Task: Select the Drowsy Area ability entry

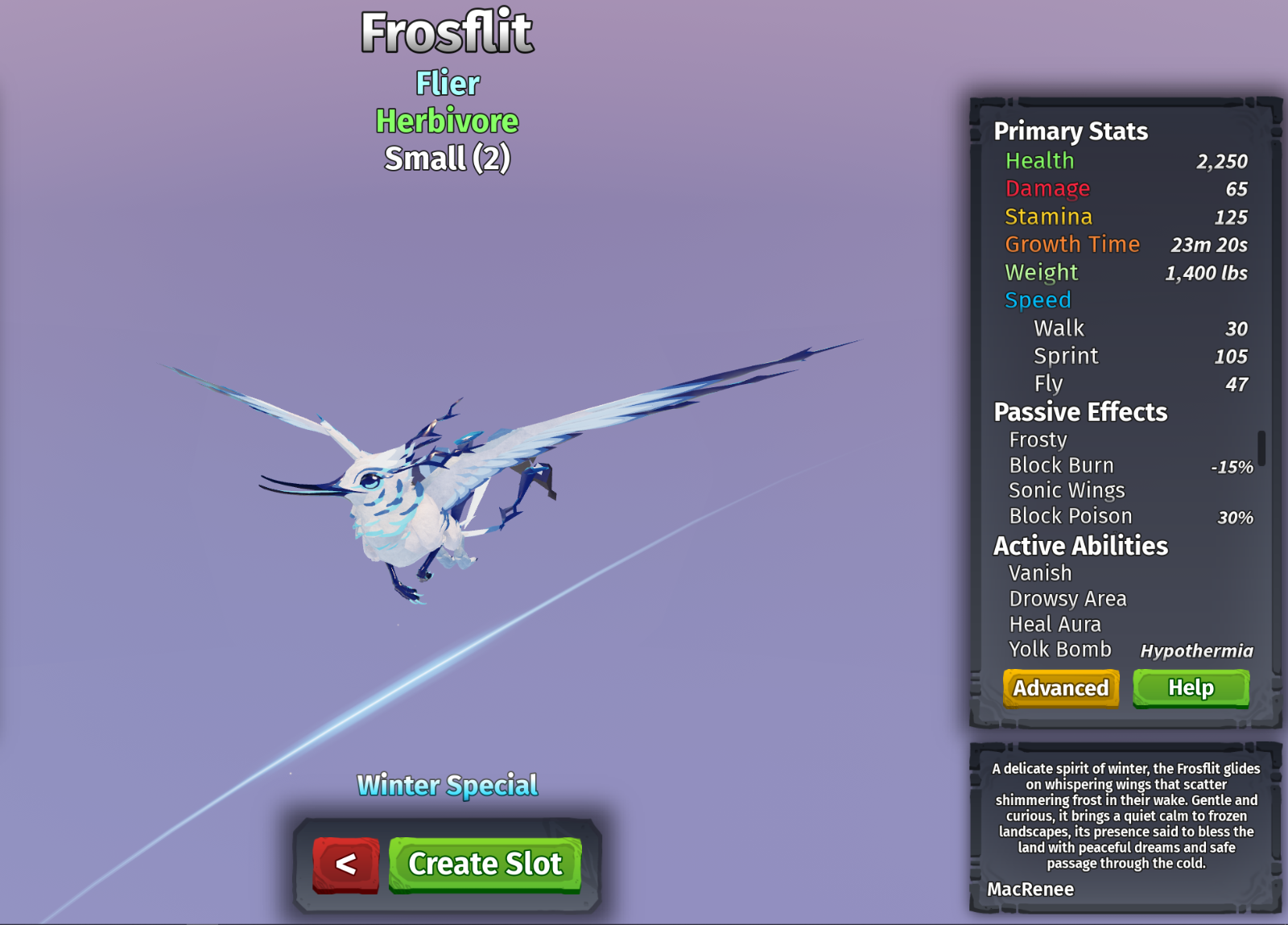Action: pyautogui.click(x=1067, y=599)
